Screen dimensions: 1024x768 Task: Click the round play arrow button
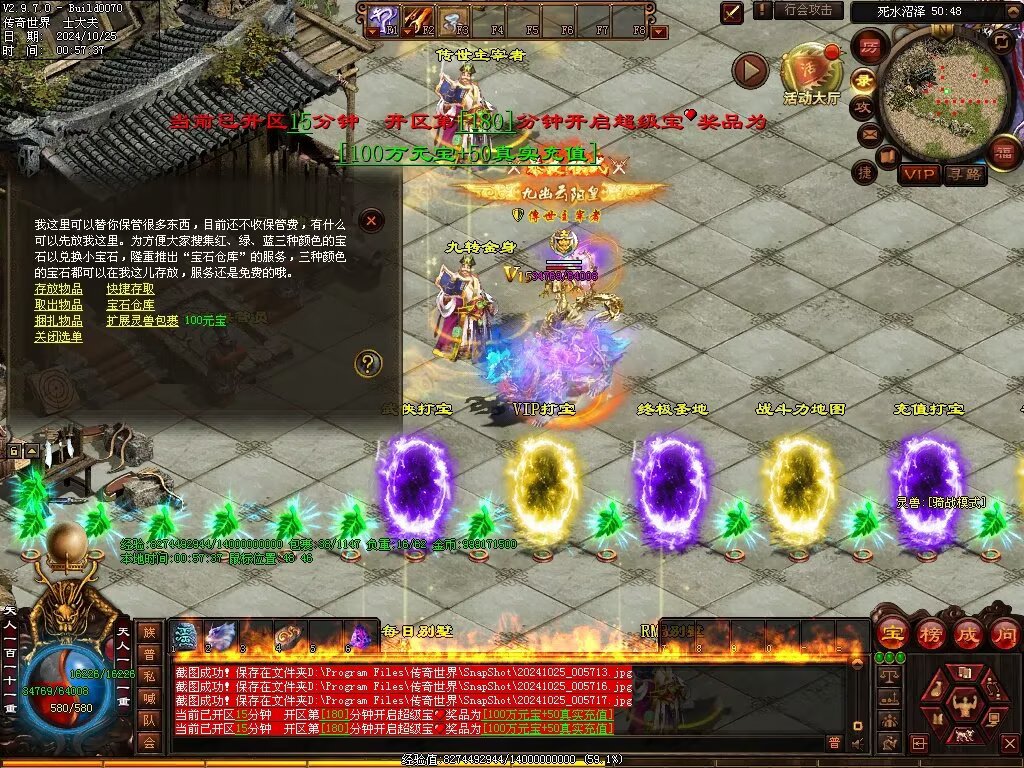pyautogui.click(x=750, y=71)
